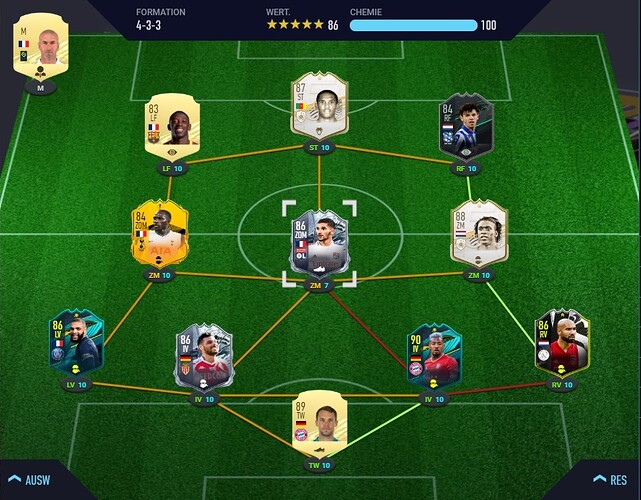
Task: Pick the 86-rated IV Monaco defender card
Action: click(204, 357)
